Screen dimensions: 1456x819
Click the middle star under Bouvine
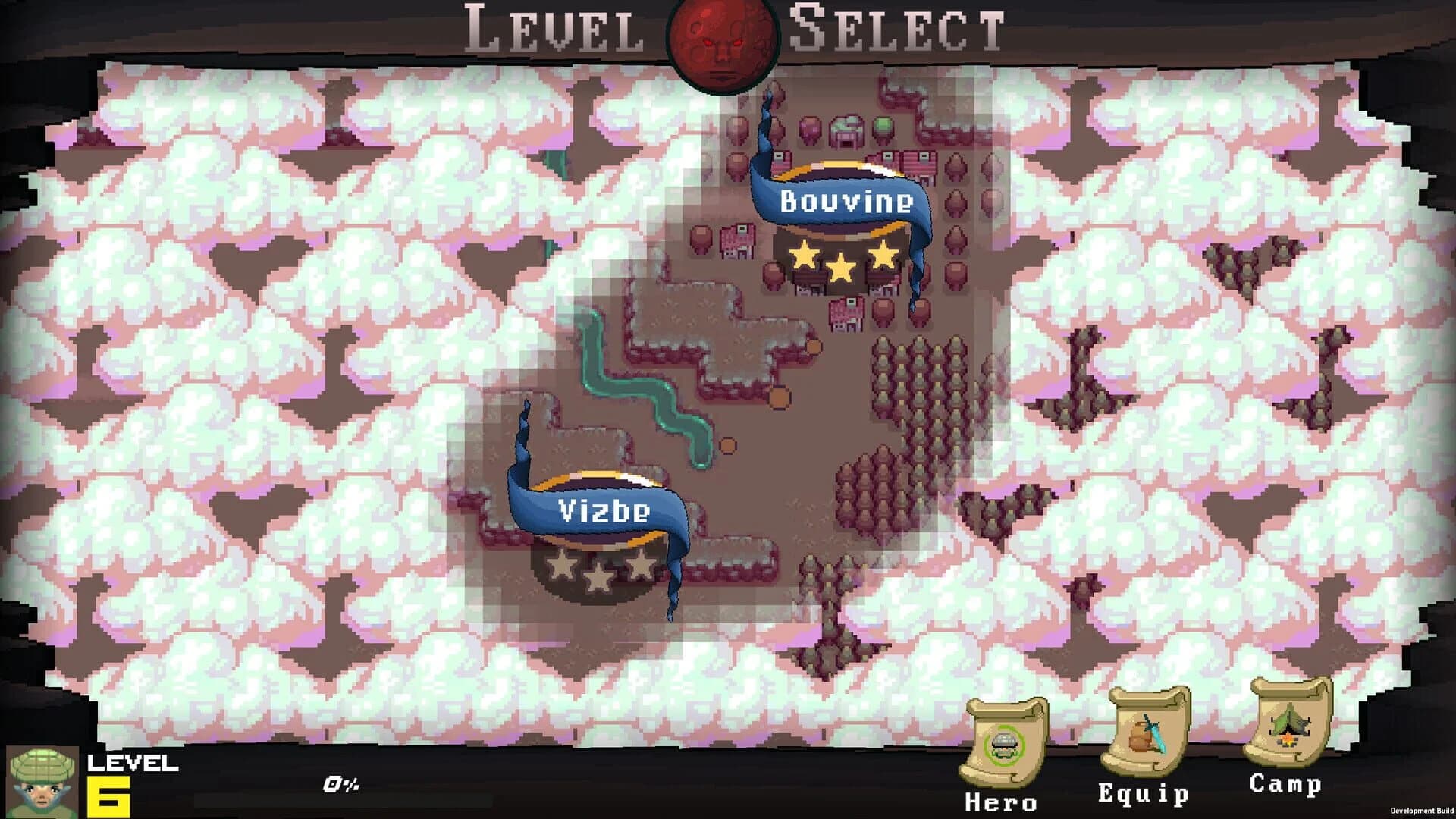tap(842, 267)
